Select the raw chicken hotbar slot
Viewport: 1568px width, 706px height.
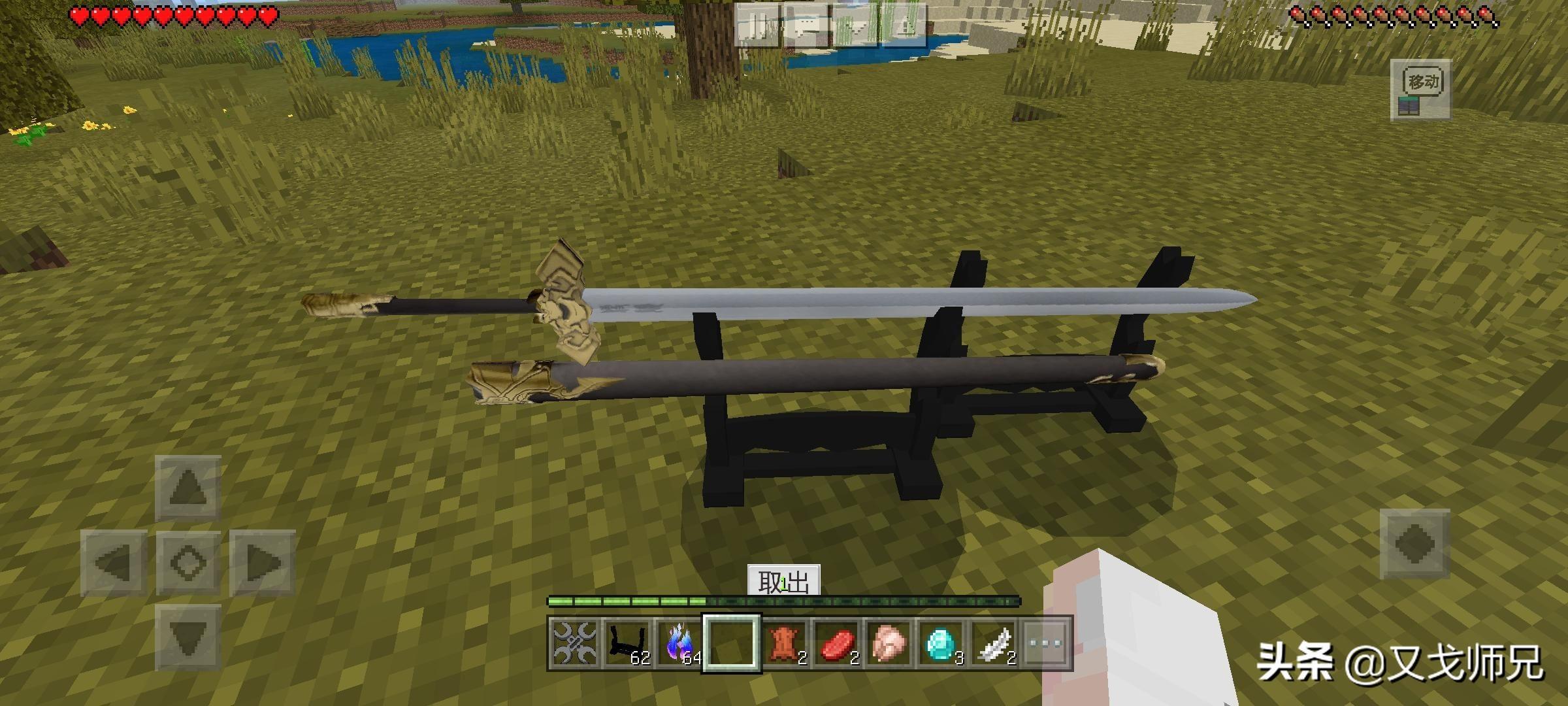pos(889,643)
